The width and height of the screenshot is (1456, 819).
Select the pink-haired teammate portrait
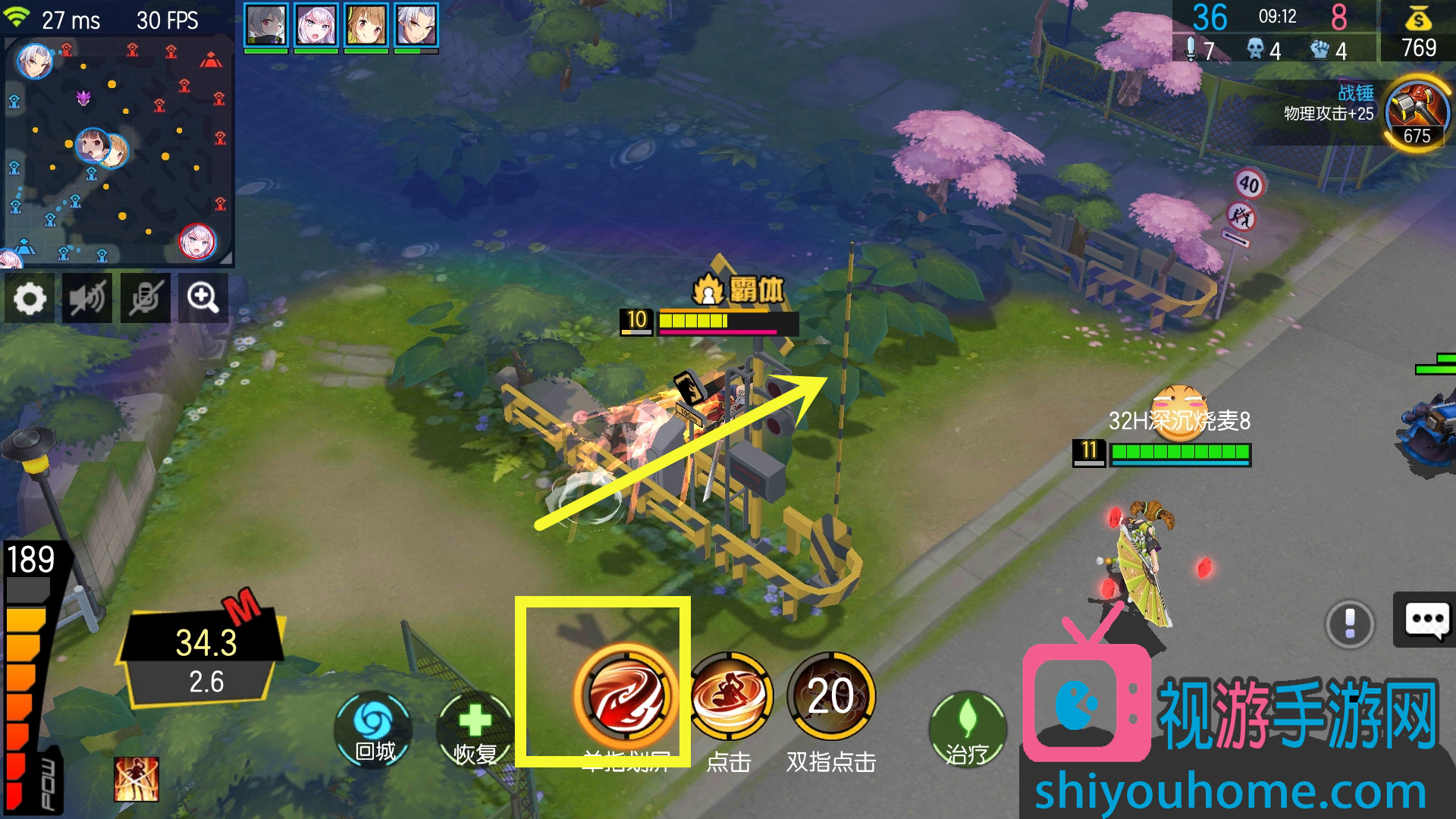[x=315, y=26]
